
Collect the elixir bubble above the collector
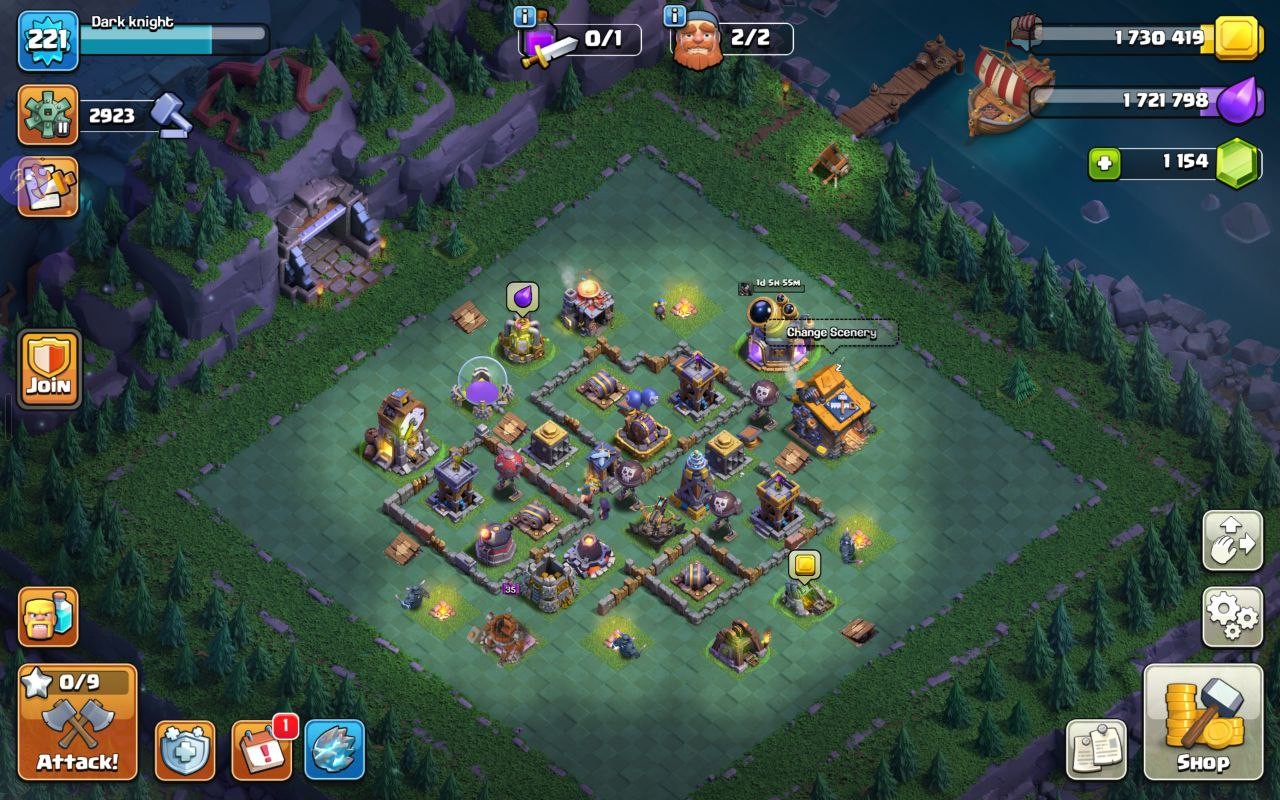(x=522, y=298)
